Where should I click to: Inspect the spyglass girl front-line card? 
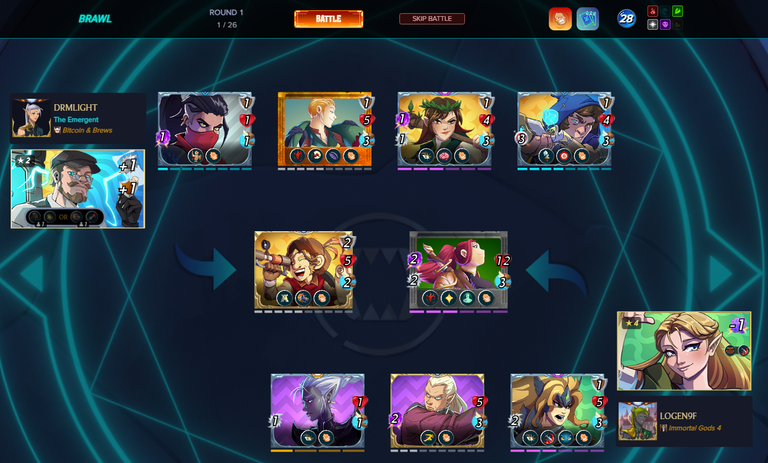pos(305,270)
